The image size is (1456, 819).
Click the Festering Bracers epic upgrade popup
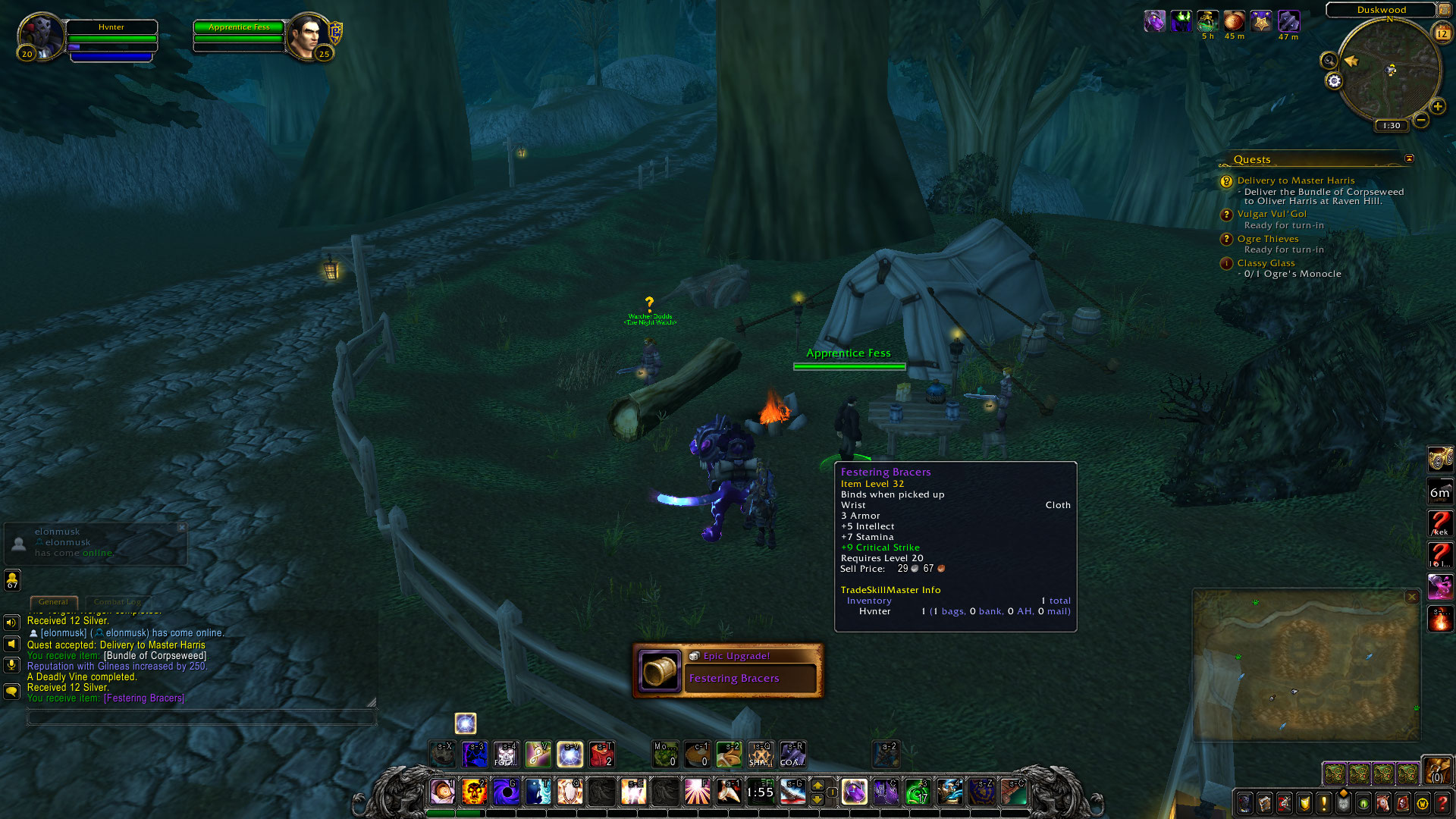point(728,670)
